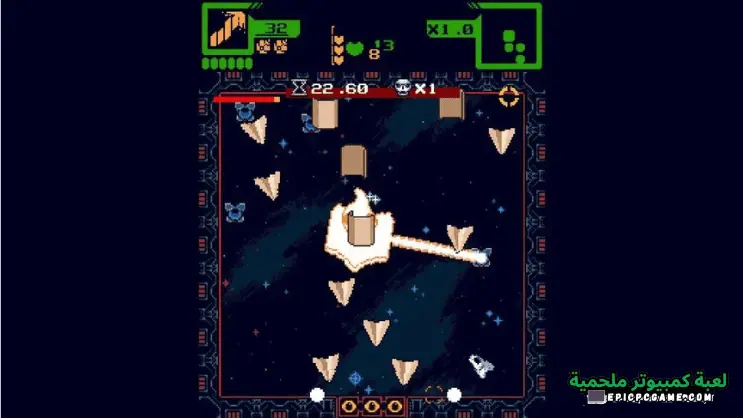
Task: Click the orange crosshair target icon
Action: point(509,97)
